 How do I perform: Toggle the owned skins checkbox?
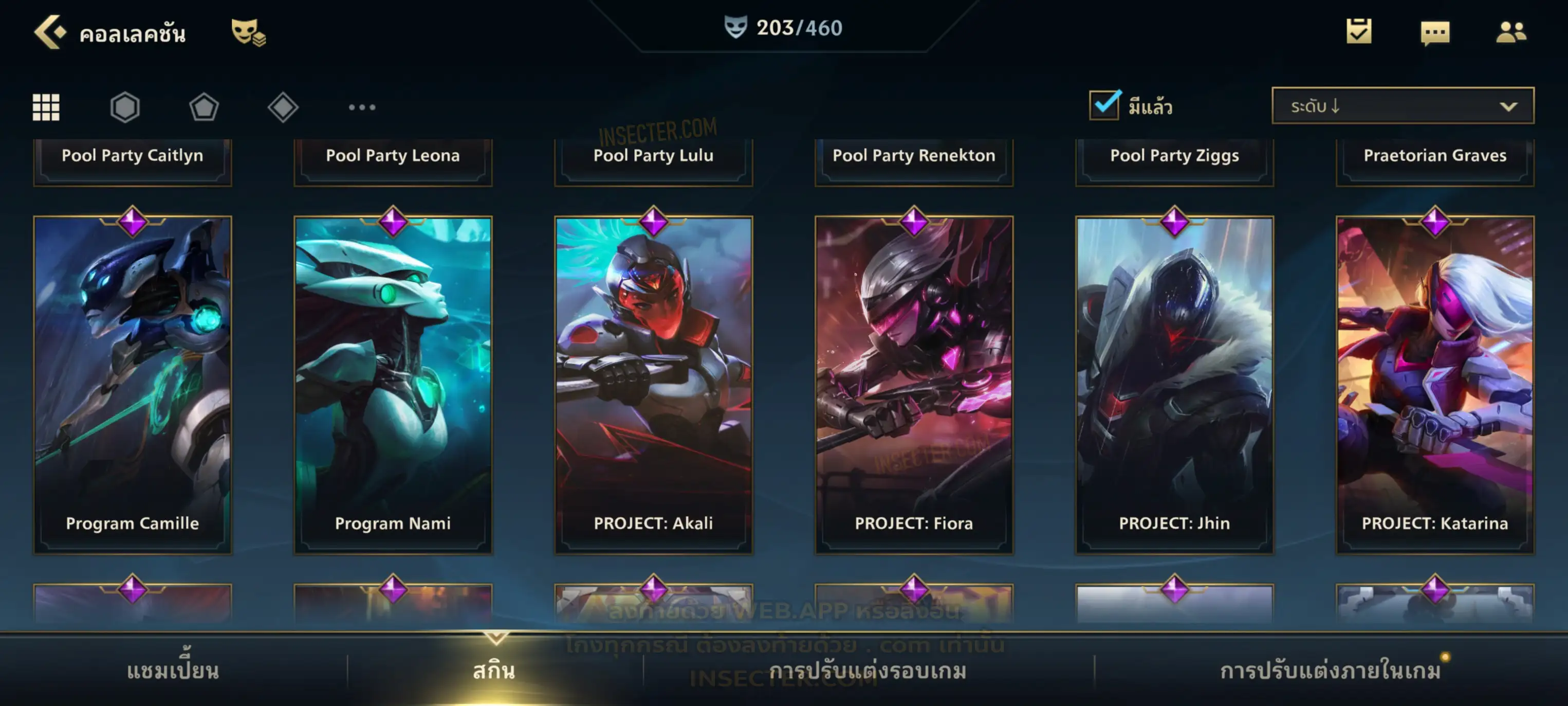[x=1104, y=105]
